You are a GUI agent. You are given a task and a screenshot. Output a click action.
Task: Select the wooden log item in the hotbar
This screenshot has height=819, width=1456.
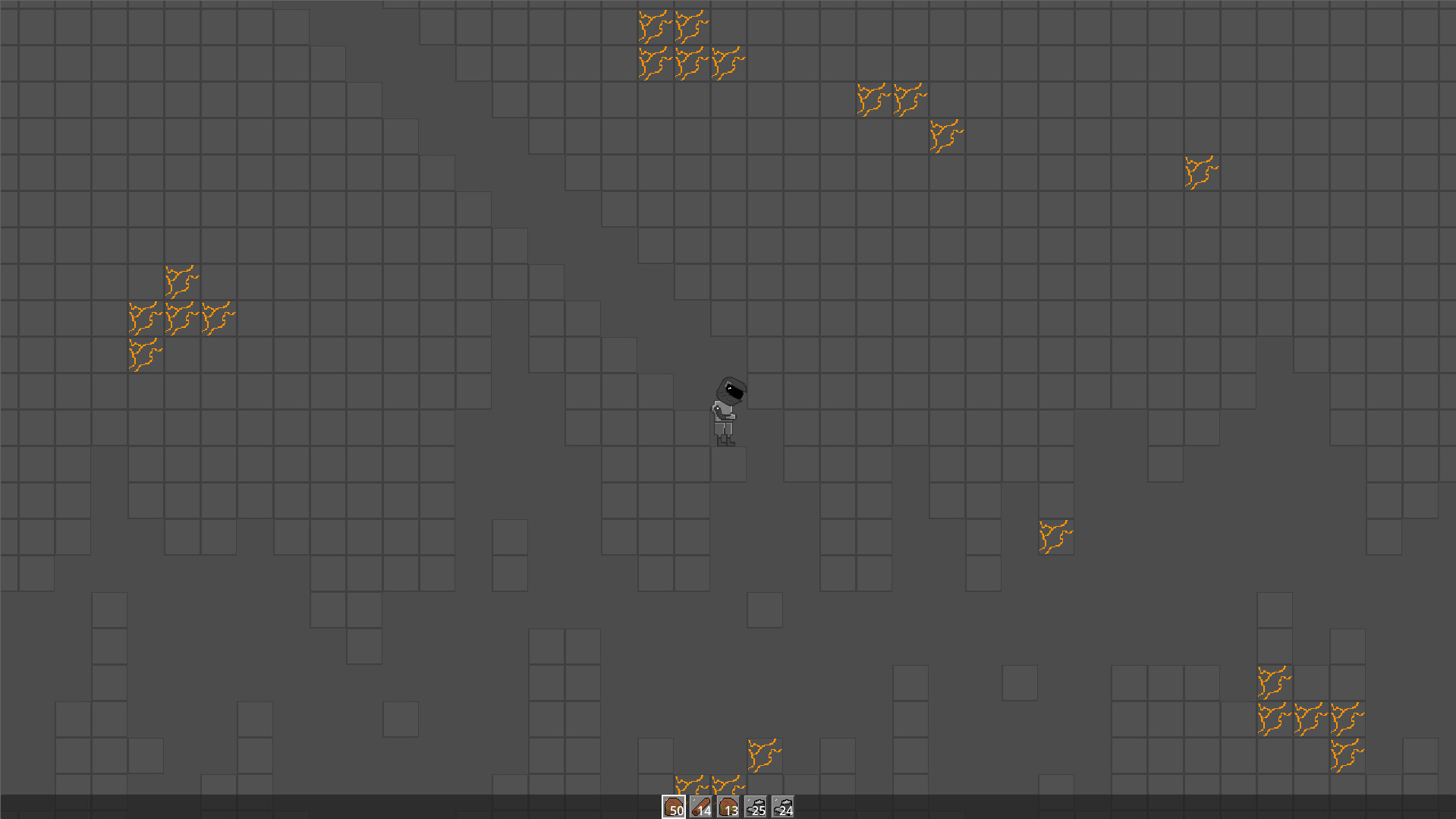(x=700, y=807)
